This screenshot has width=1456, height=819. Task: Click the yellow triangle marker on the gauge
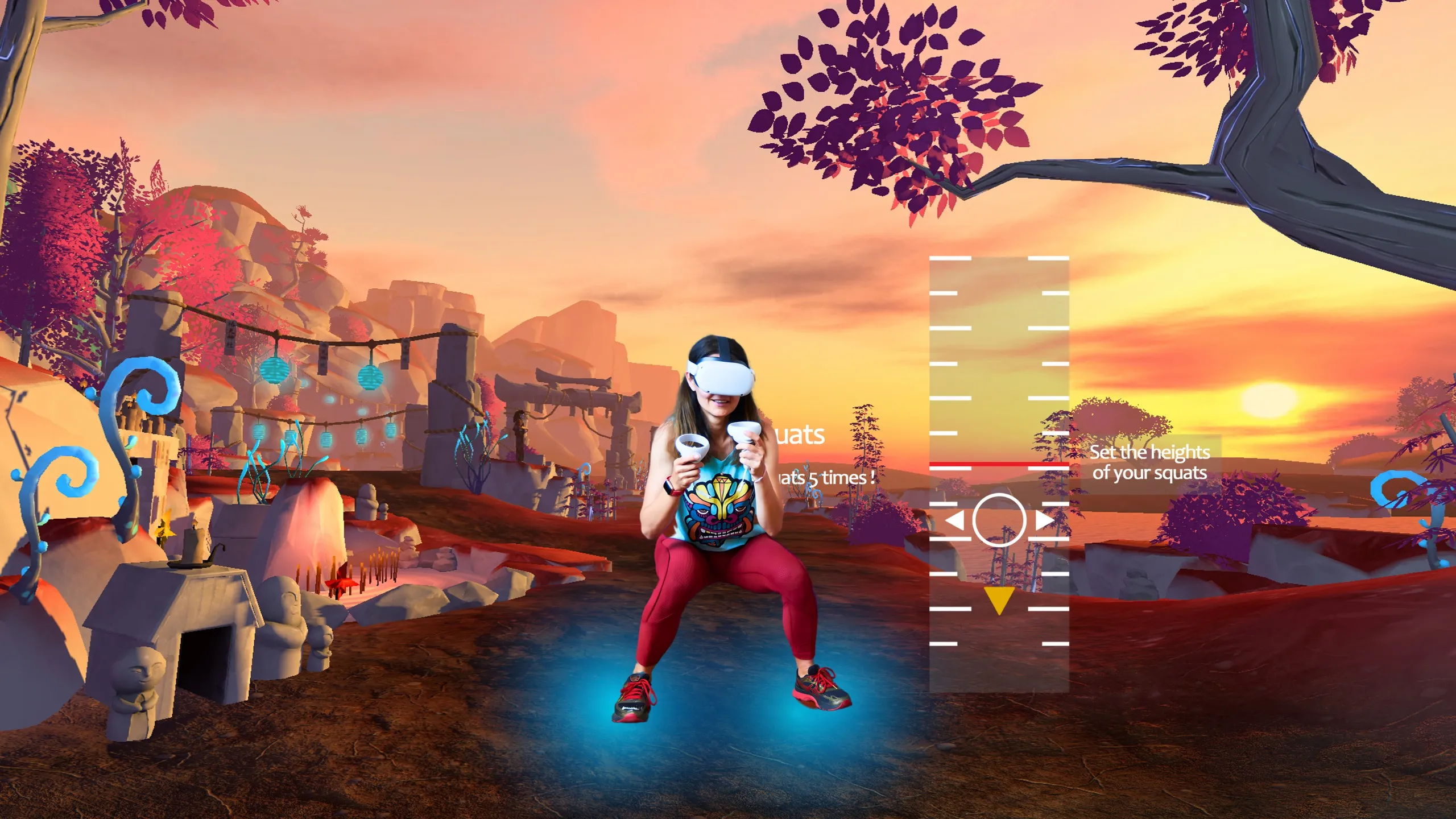(x=999, y=599)
